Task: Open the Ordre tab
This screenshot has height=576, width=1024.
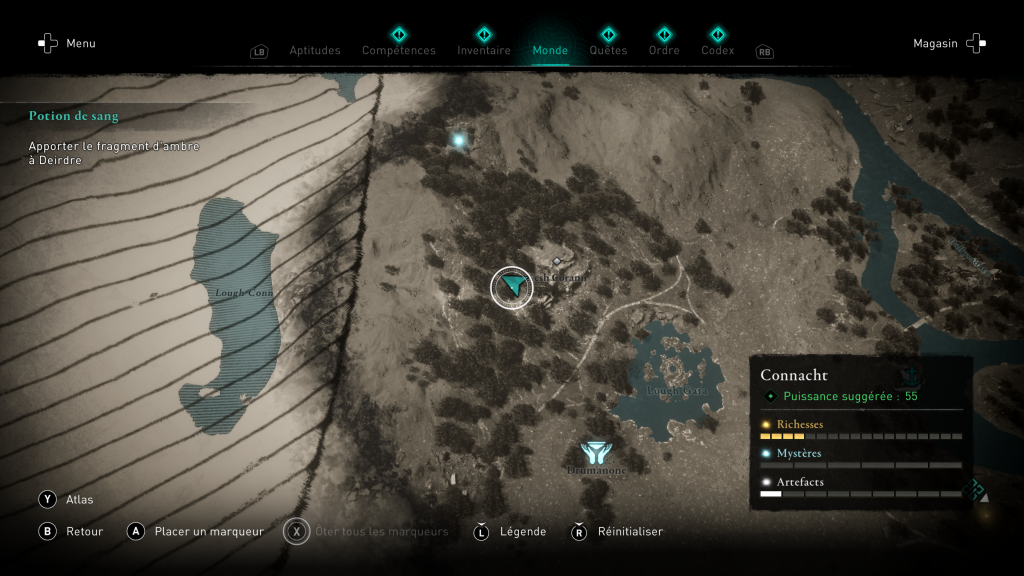Action: point(664,50)
